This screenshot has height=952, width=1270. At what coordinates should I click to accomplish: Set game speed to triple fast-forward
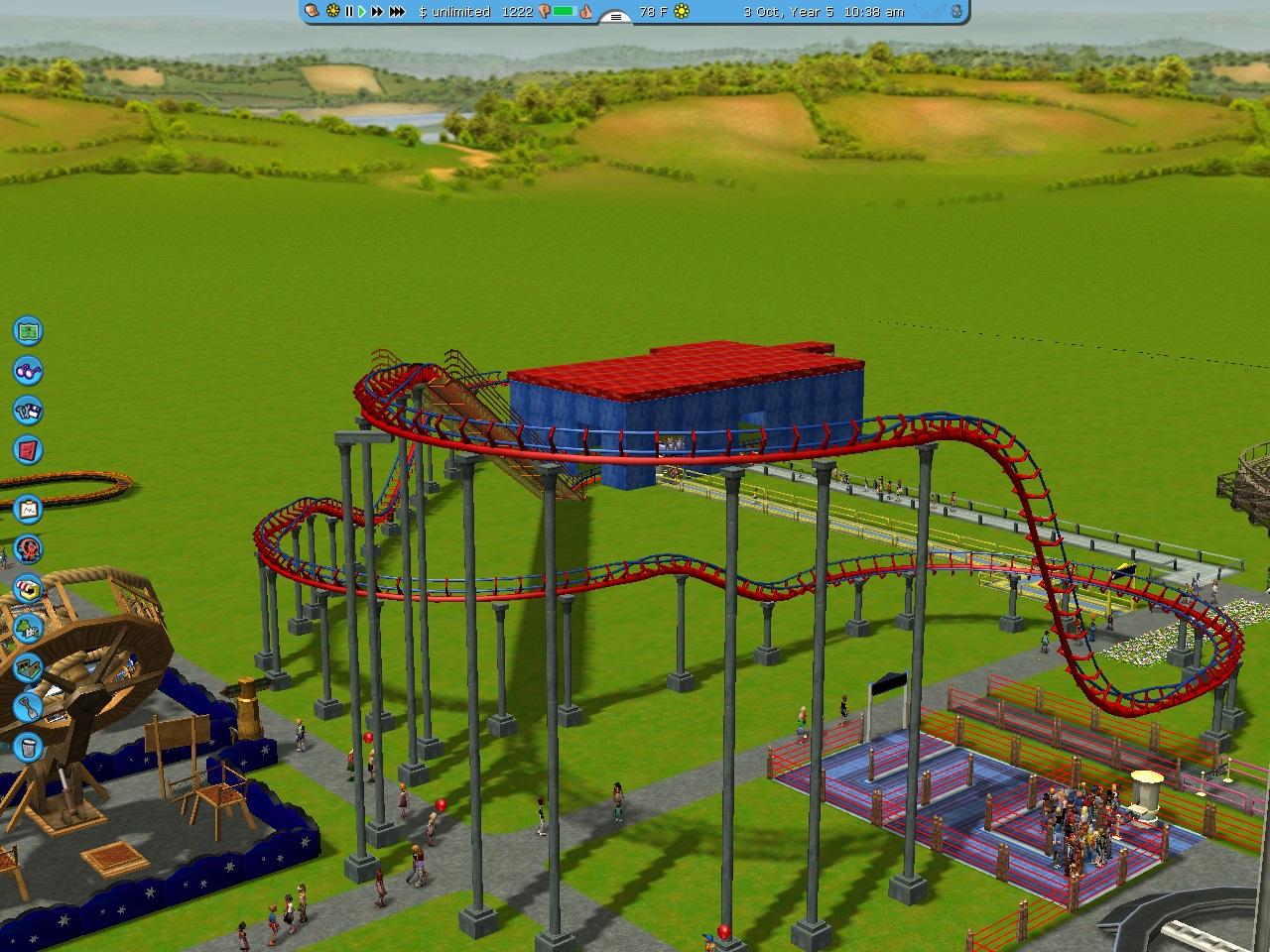397,12
